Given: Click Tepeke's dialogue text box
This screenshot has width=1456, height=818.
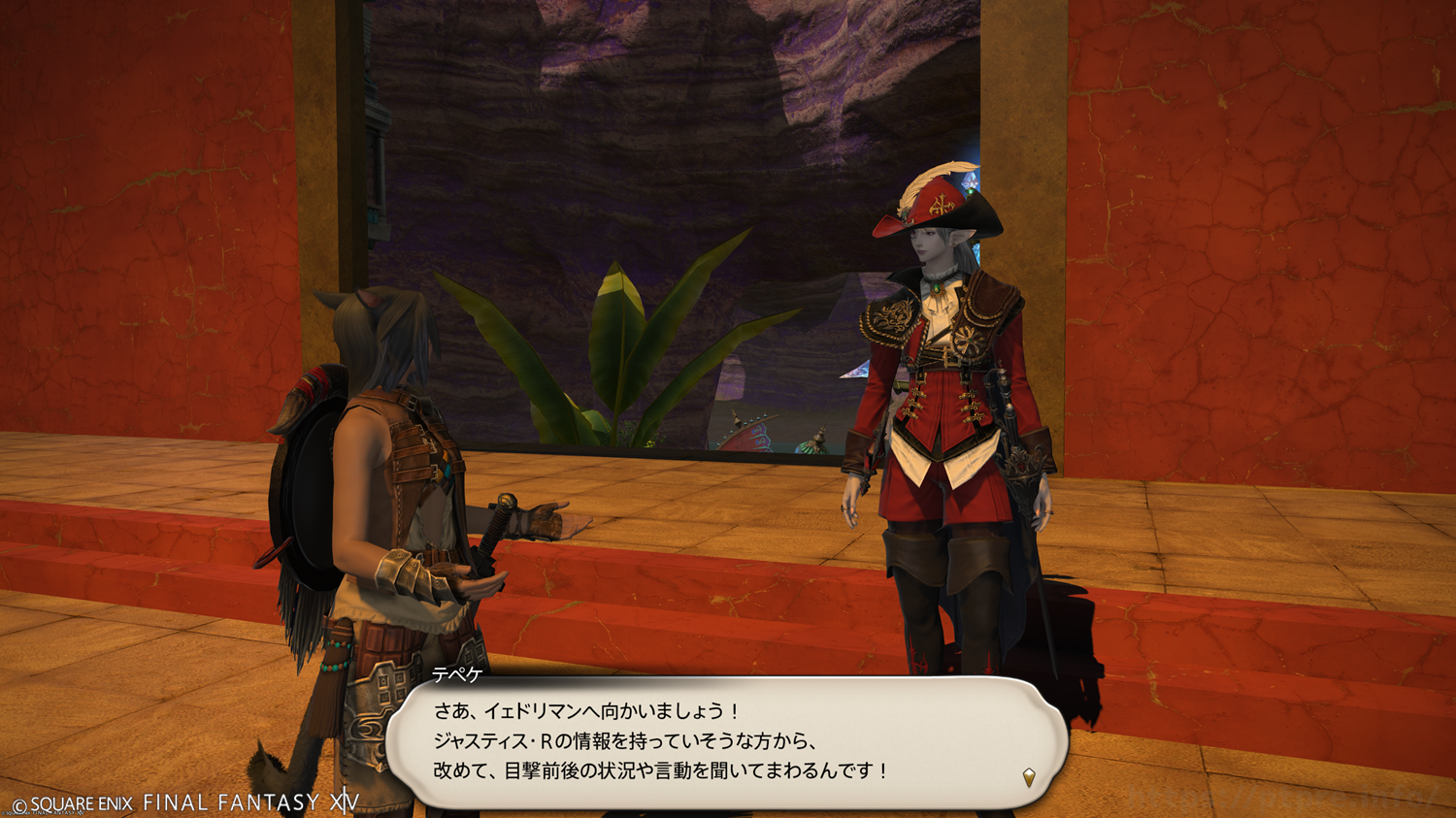Looking at the screenshot, I should tap(728, 742).
